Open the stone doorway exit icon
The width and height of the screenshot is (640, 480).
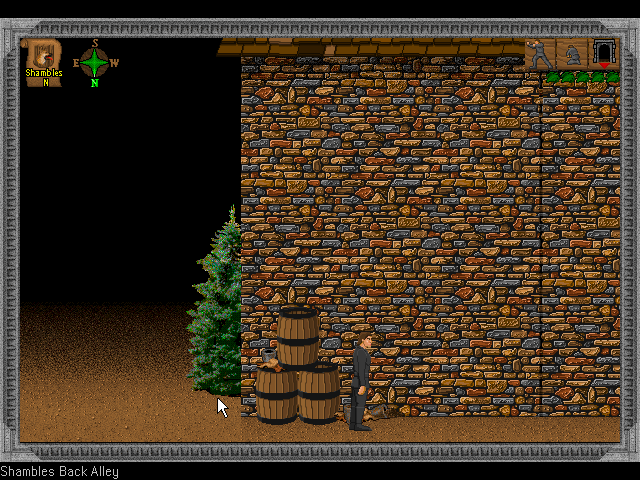pyautogui.click(x=603, y=53)
